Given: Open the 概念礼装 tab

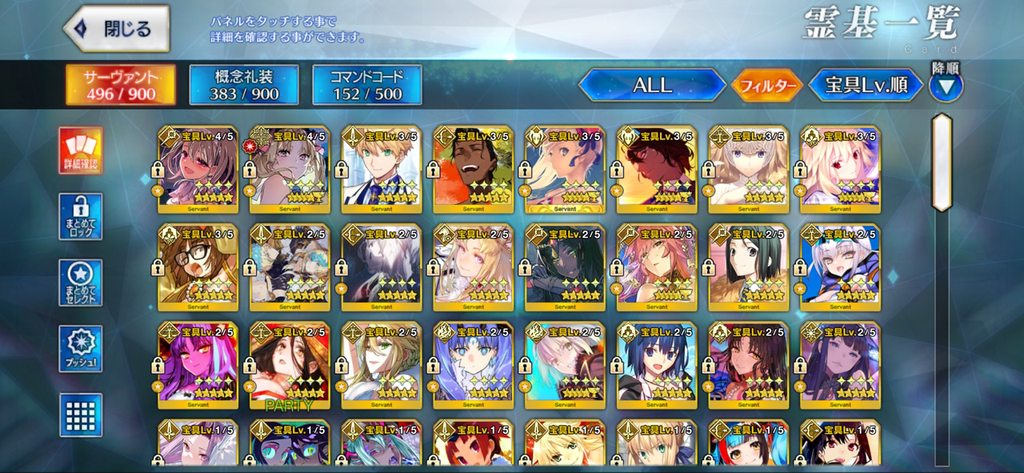Looking at the screenshot, I should (x=241, y=85).
